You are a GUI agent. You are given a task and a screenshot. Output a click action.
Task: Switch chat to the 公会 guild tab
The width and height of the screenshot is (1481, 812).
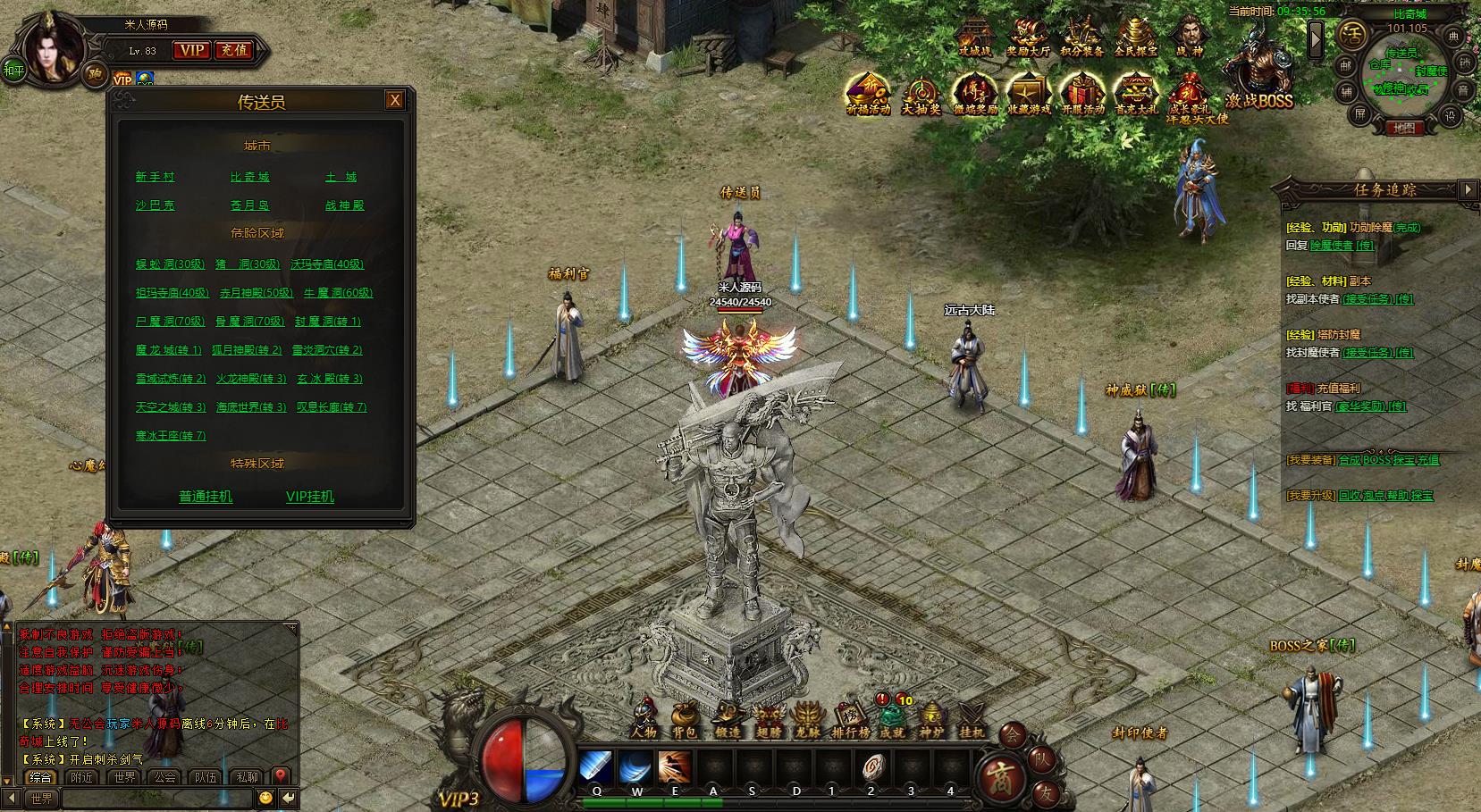pyautogui.click(x=165, y=777)
